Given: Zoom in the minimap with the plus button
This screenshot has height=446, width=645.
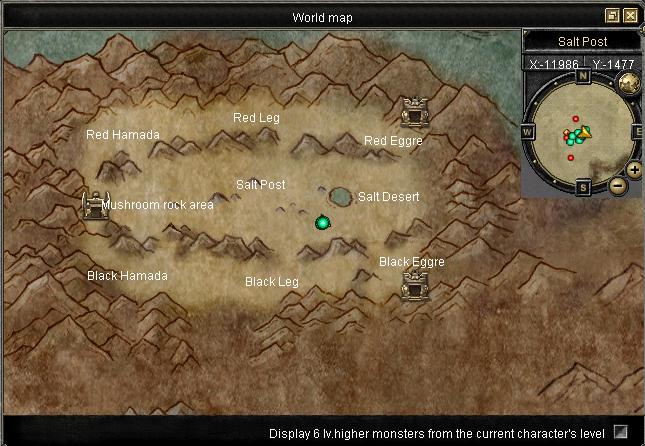Looking at the screenshot, I should 634,170.
